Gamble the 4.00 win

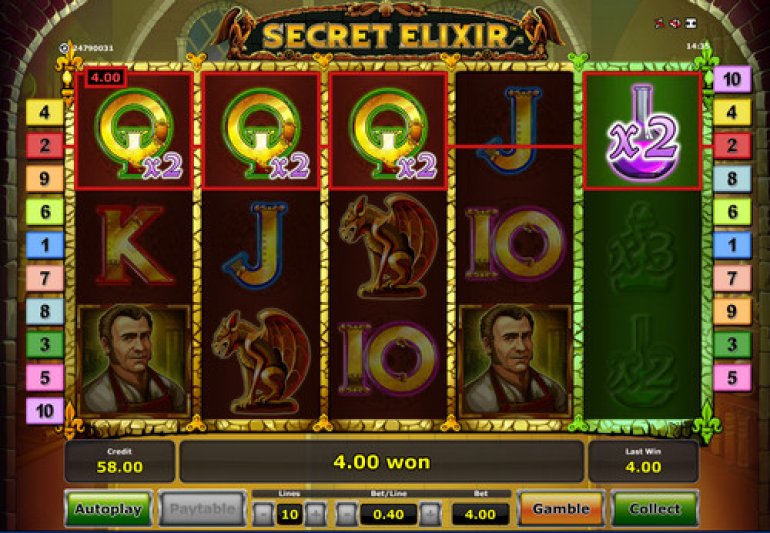point(560,508)
